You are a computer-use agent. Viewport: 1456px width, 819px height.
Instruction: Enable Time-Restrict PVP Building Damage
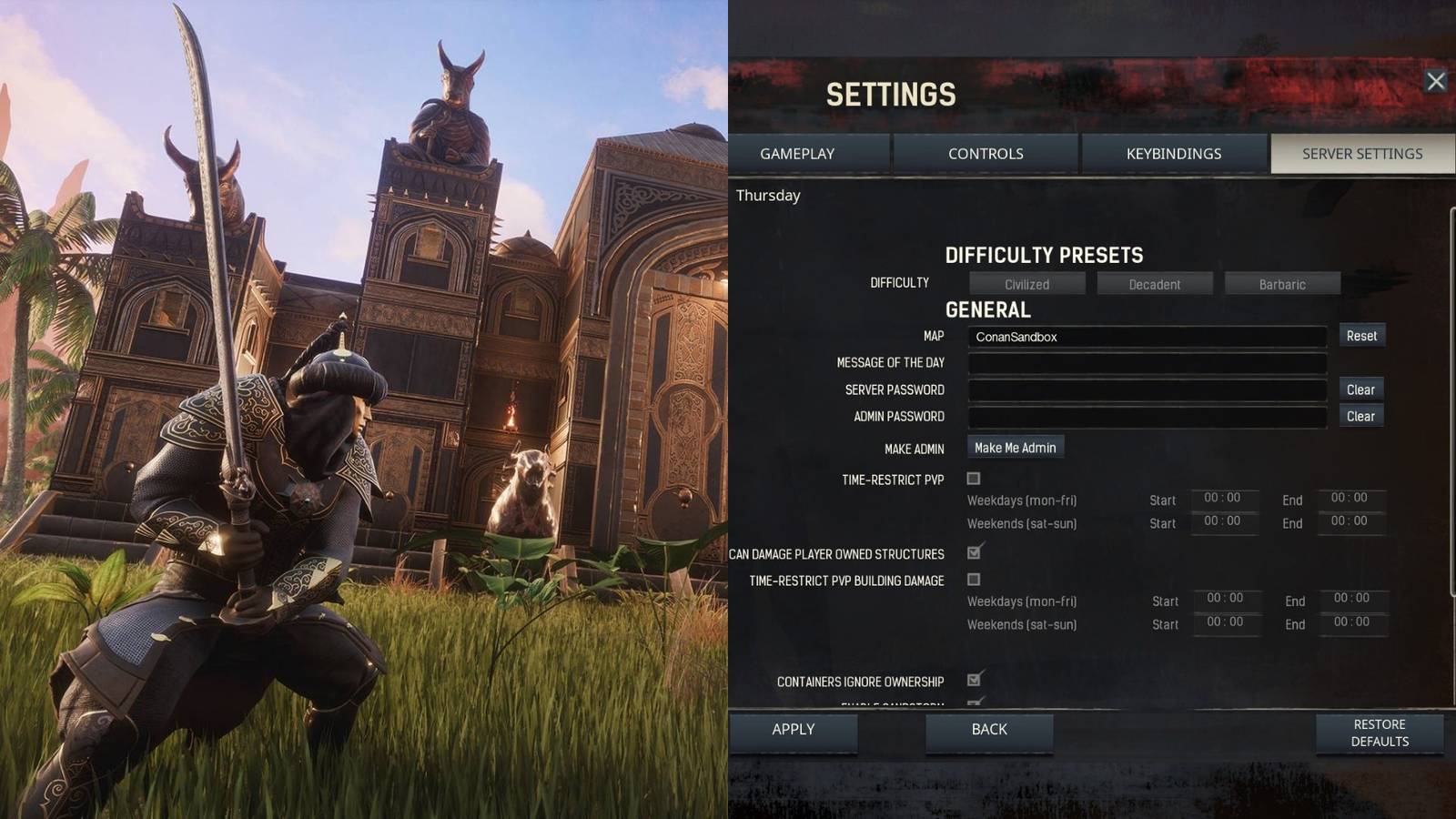point(975,579)
